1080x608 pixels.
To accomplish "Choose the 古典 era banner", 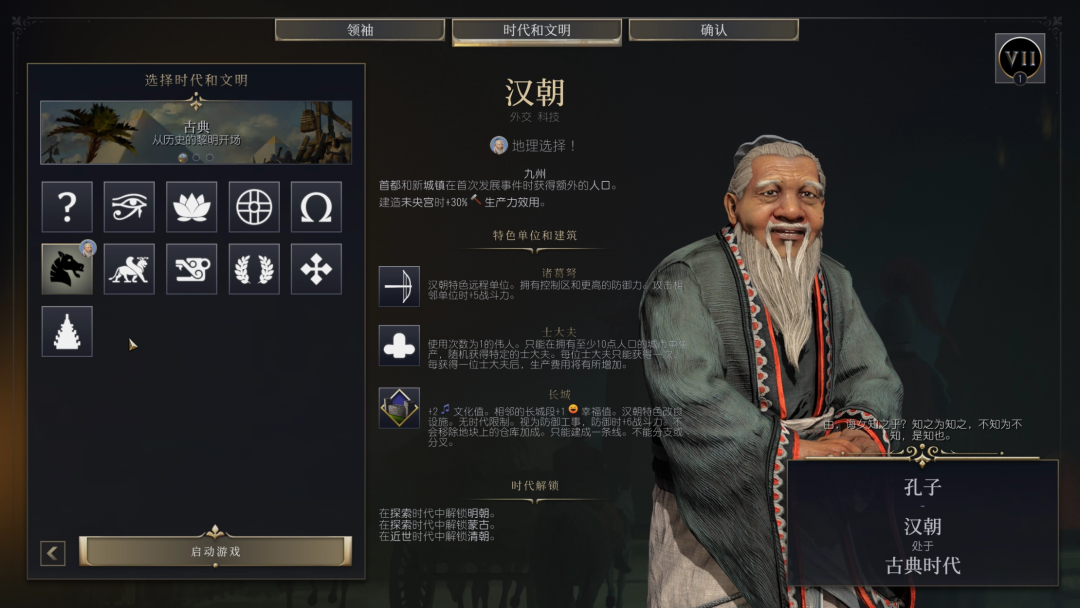I will 196,132.
